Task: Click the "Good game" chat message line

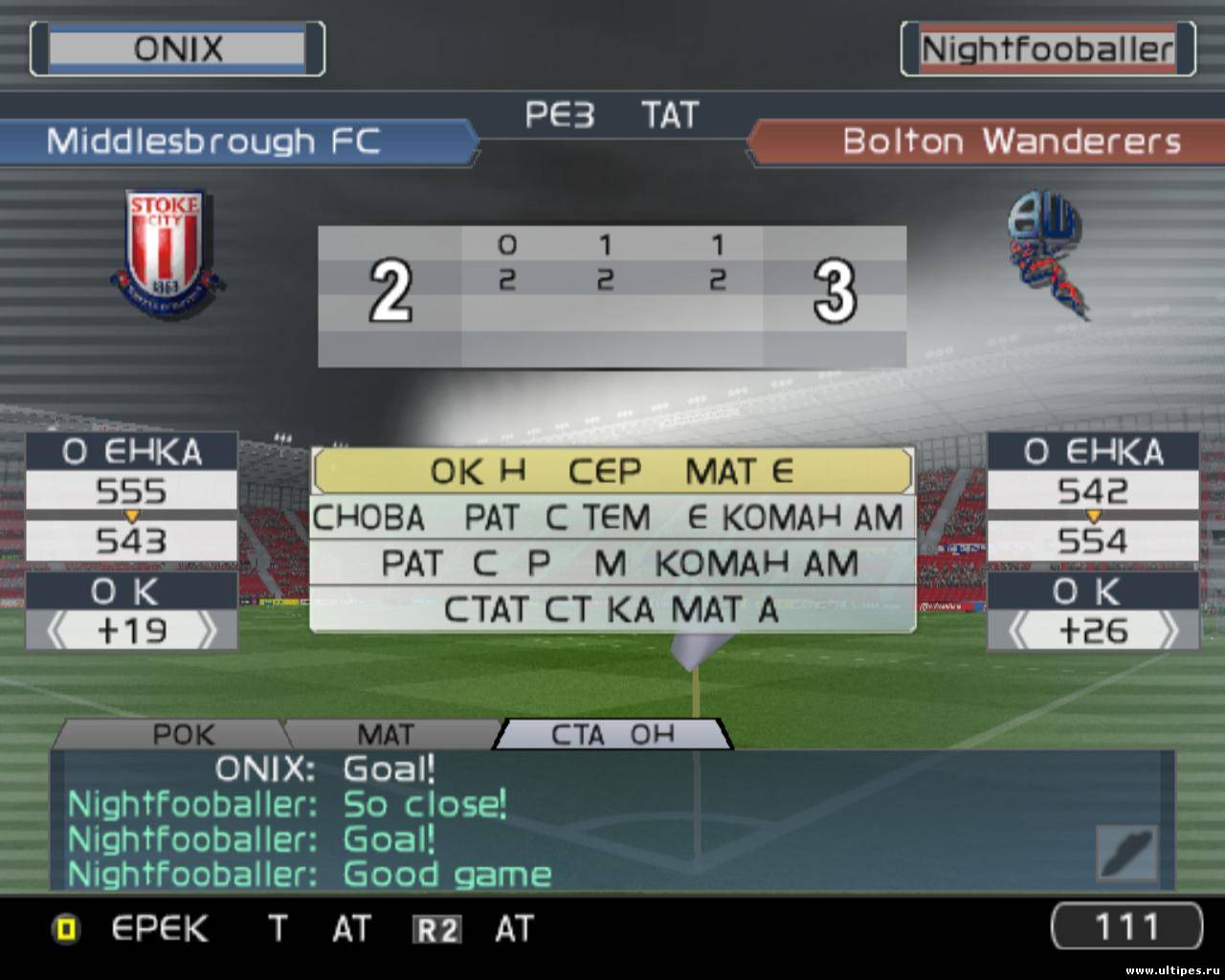Action: [x=309, y=874]
